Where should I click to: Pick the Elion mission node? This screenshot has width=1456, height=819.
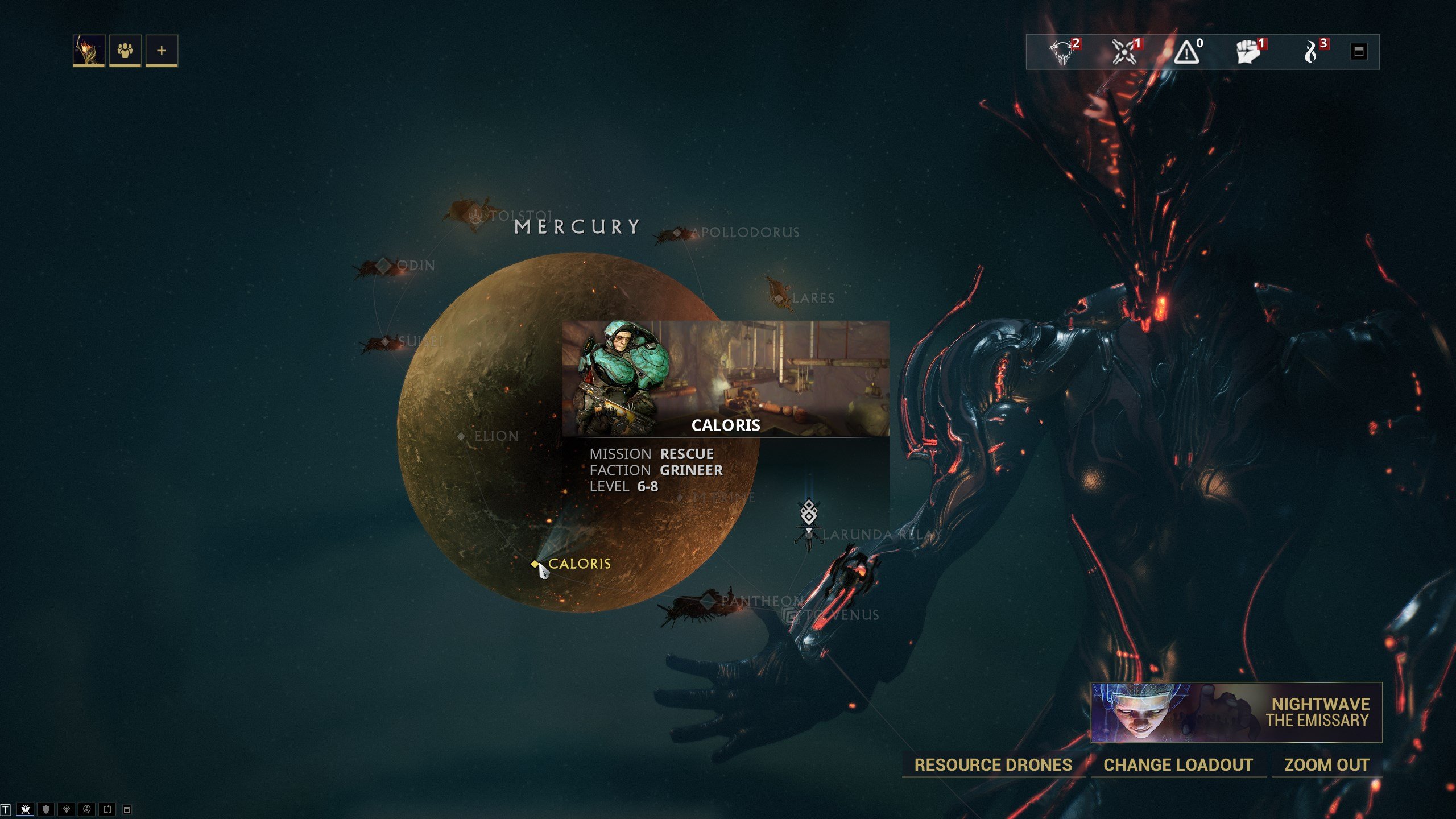click(461, 436)
